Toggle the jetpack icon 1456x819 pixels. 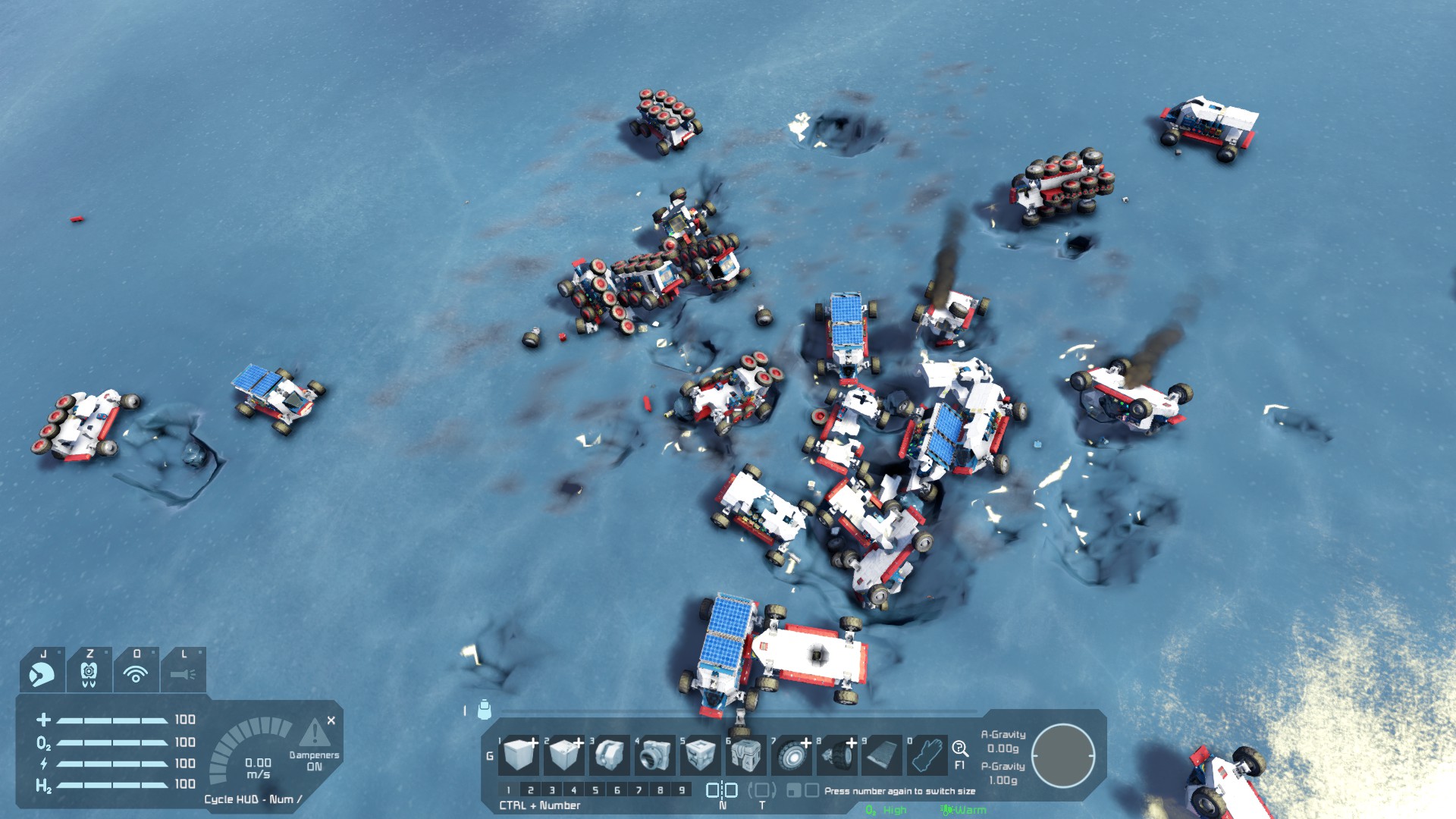89,673
